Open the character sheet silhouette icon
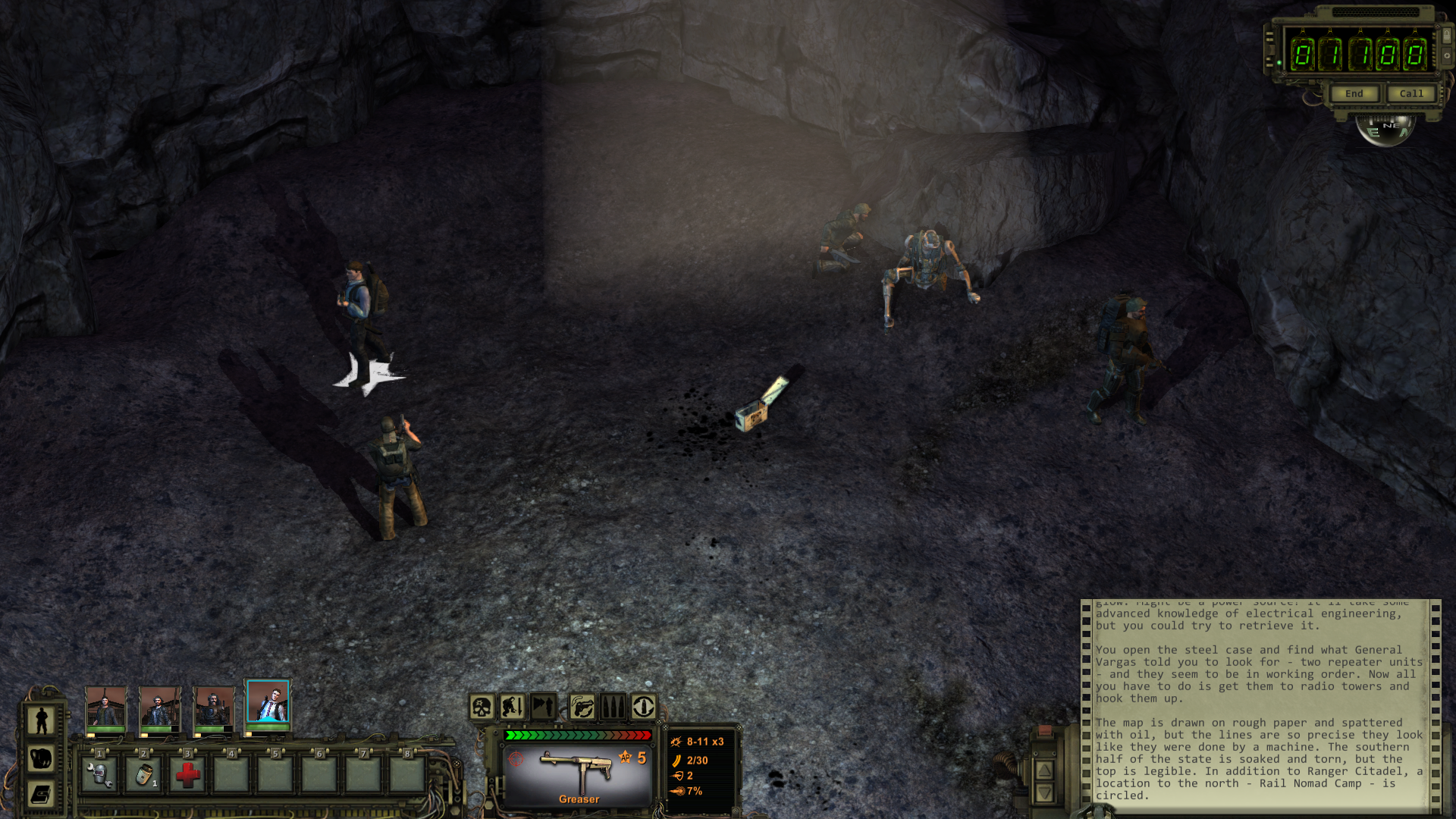 42,720
